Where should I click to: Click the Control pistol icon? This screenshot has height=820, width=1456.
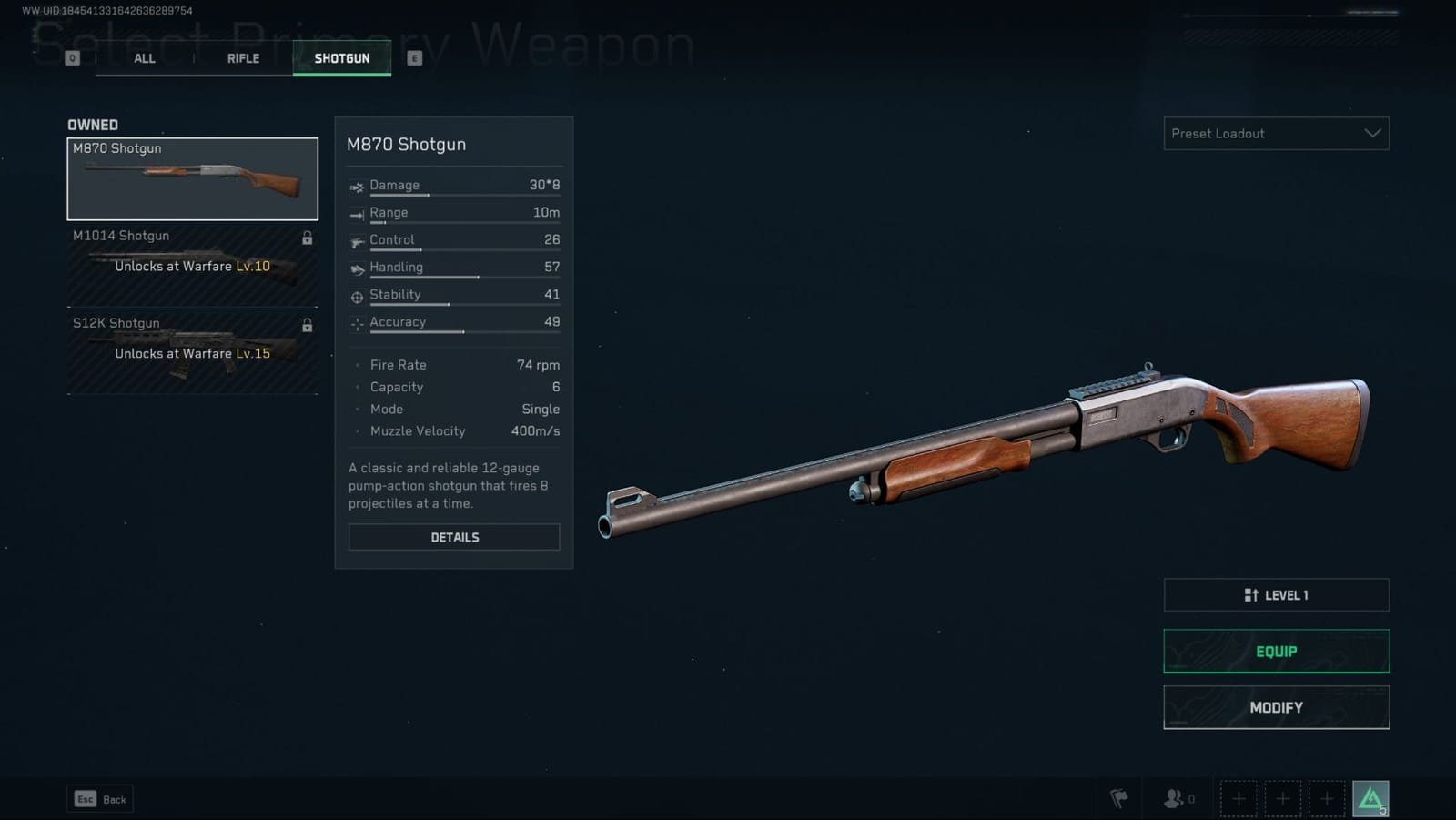coord(356,241)
